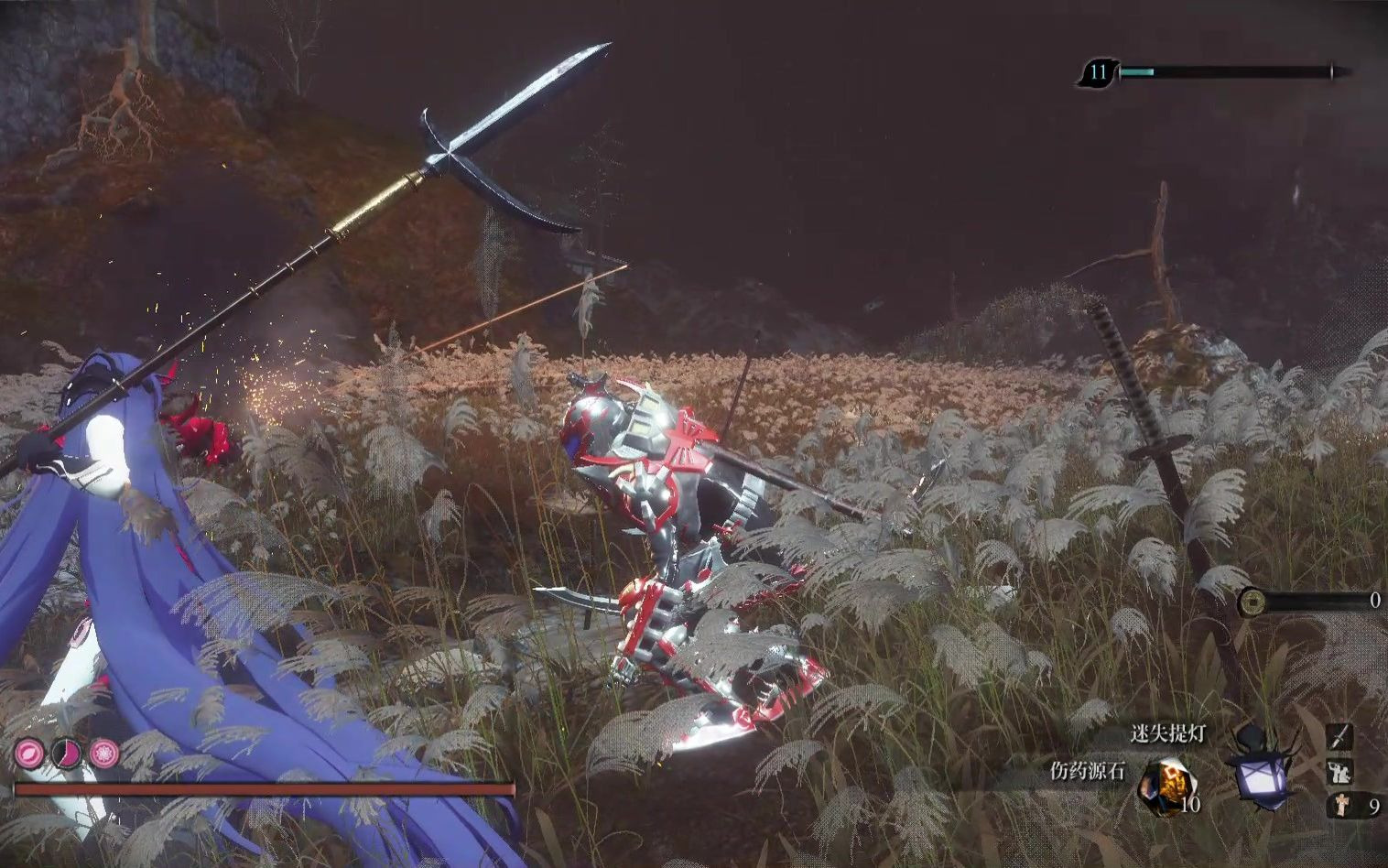Screen dimensions: 1388x868
Task: Click the spirit emblem paper doll icon
Action: 1340,806
